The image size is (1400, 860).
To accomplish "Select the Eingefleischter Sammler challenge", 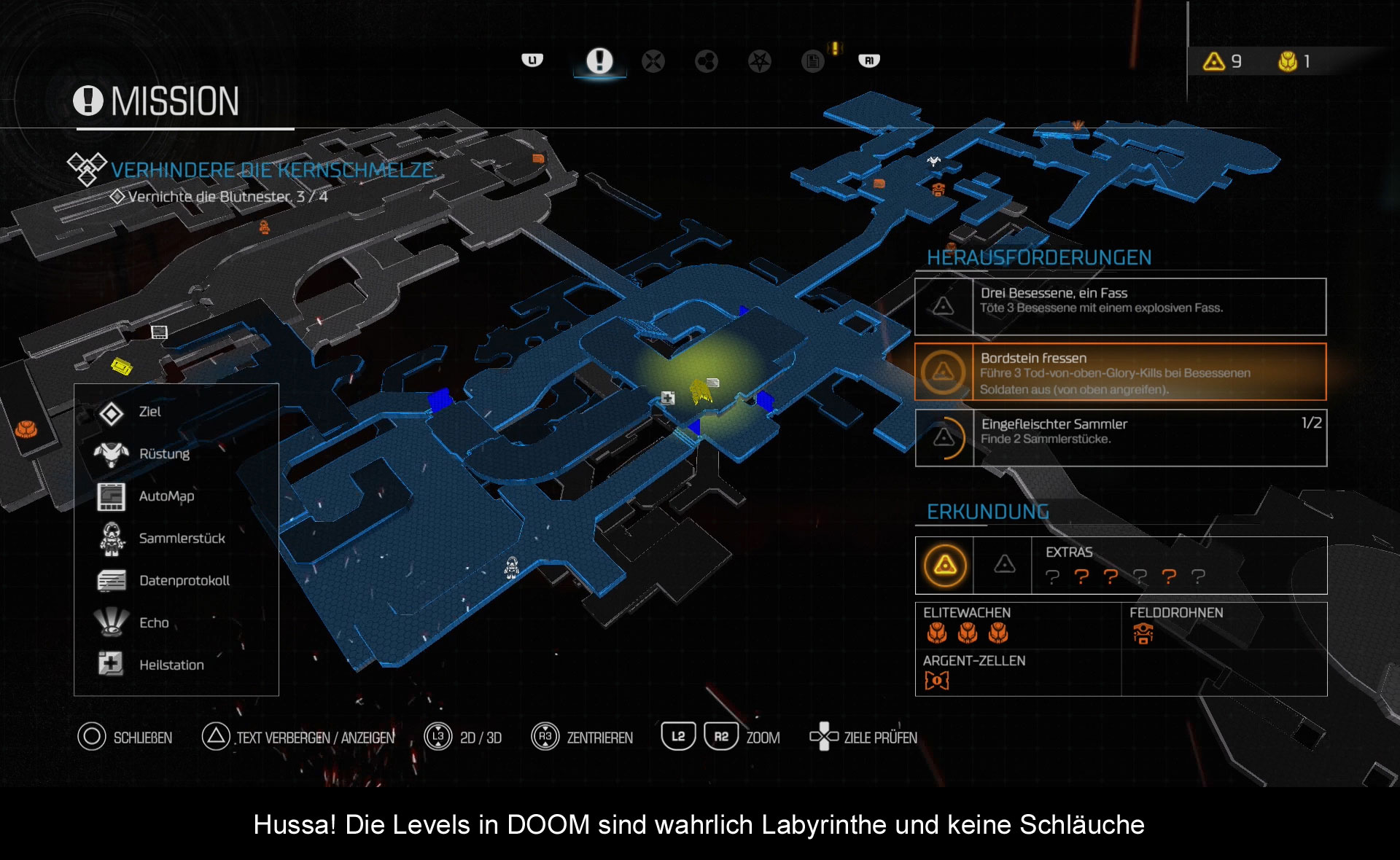I will (1120, 438).
